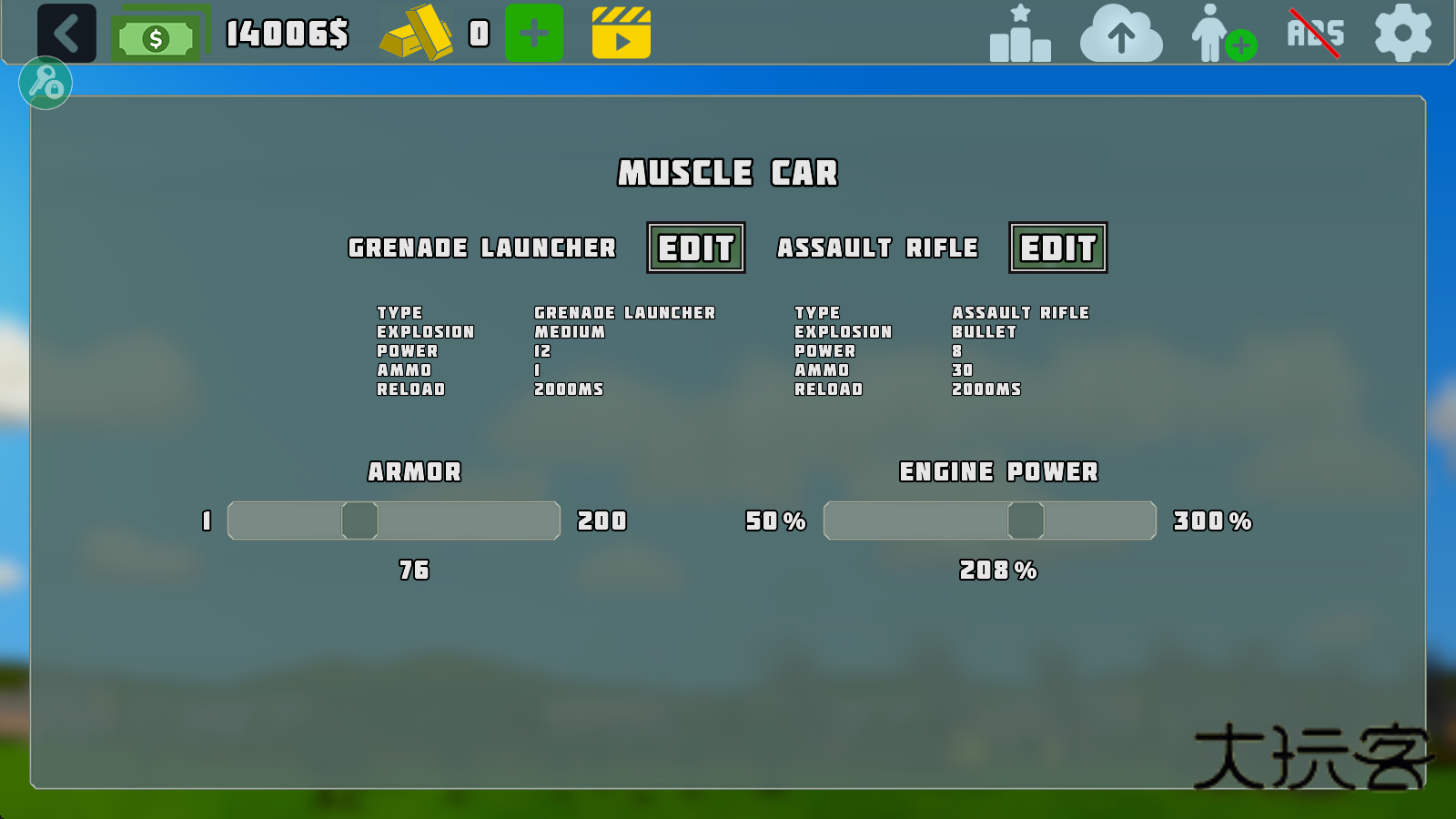The width and height of the screenshot is (1456, 819).
Task: Click the cloud upload save icon
Action: click(1119, 36)
